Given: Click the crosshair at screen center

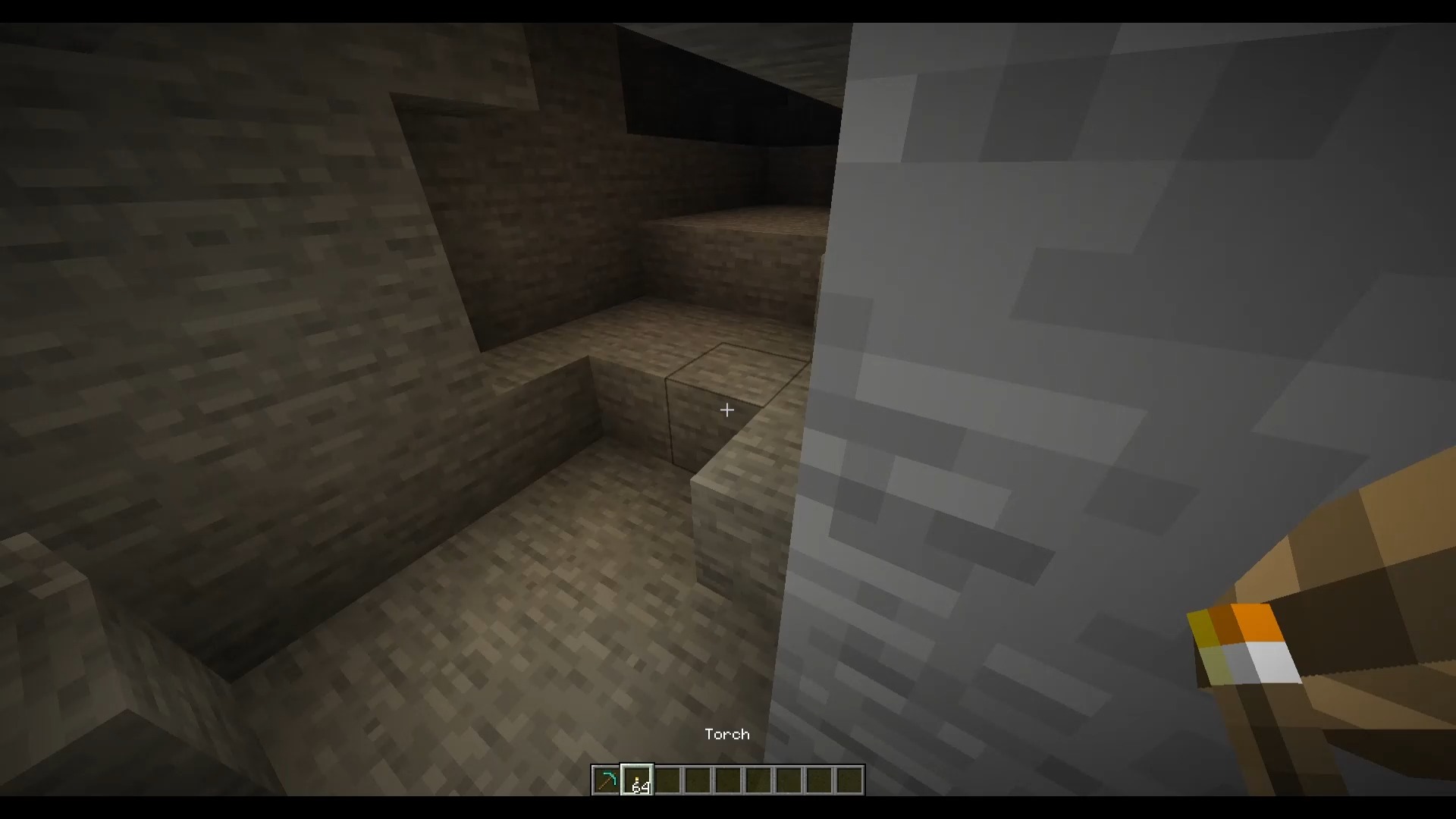Looking at the screenshot, I should point(726,410).
